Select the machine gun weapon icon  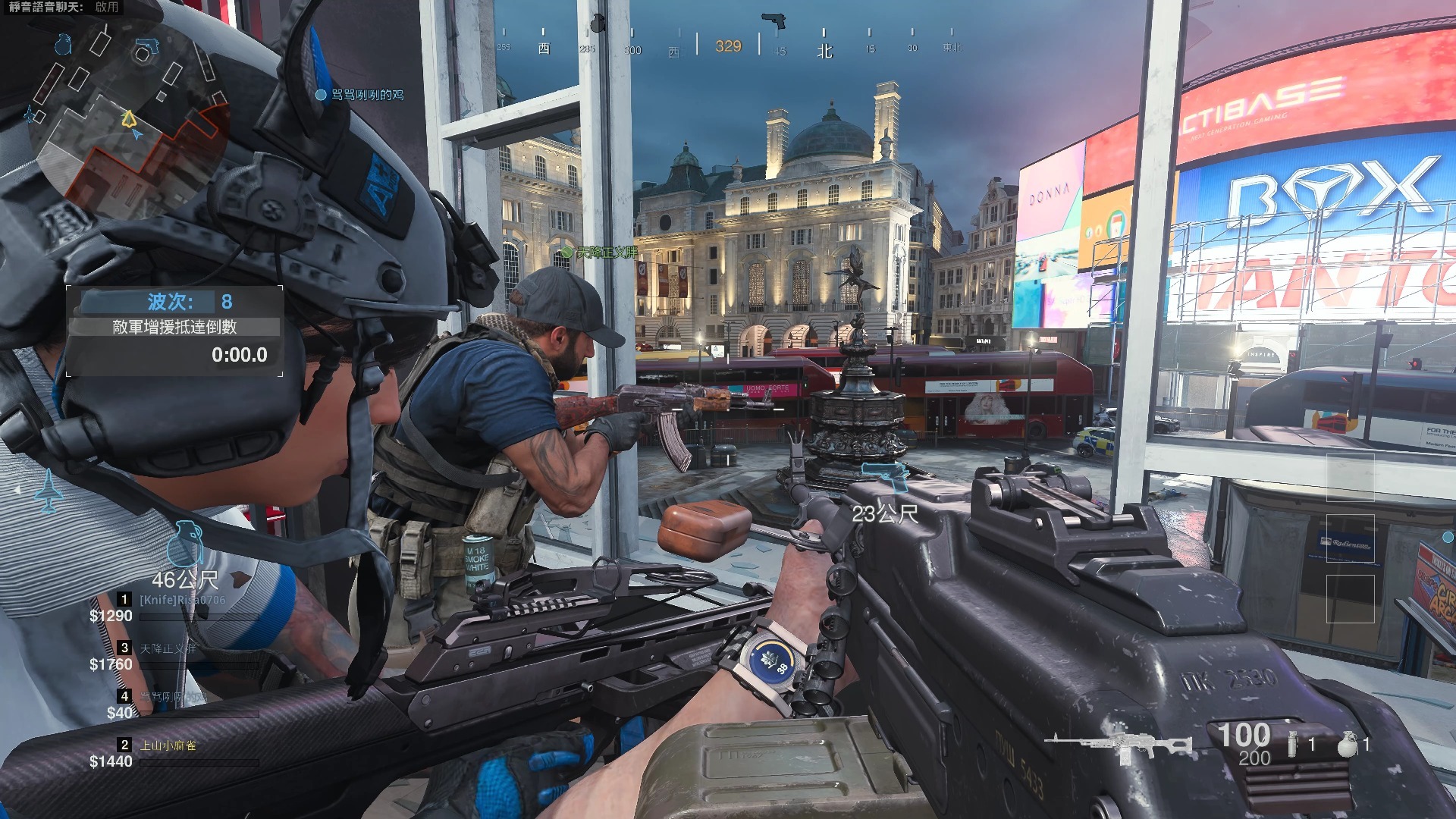click(1117, 745)
